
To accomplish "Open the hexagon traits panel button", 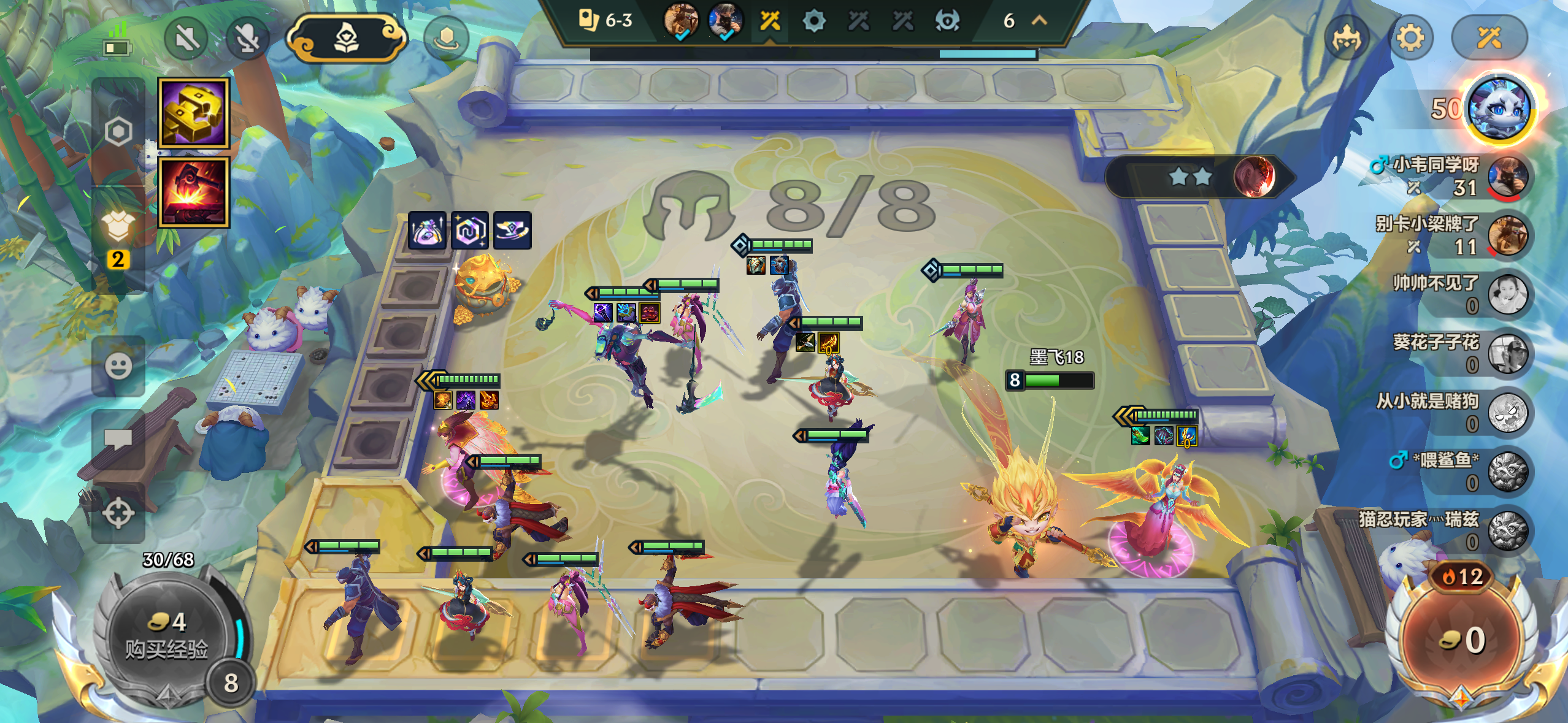I will (x=118, y=131).
